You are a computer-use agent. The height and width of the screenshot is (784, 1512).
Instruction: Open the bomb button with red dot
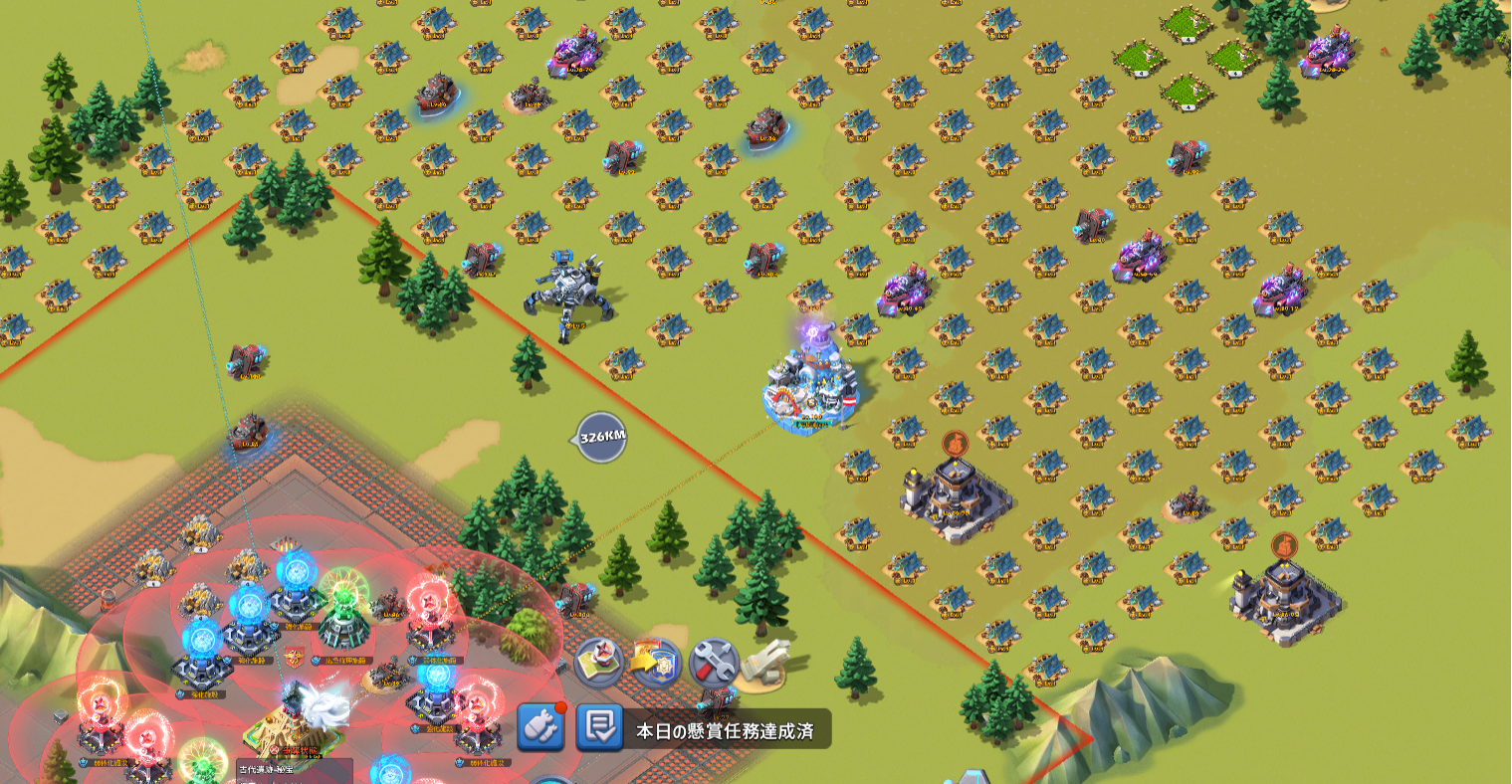(x=541, y=728)
